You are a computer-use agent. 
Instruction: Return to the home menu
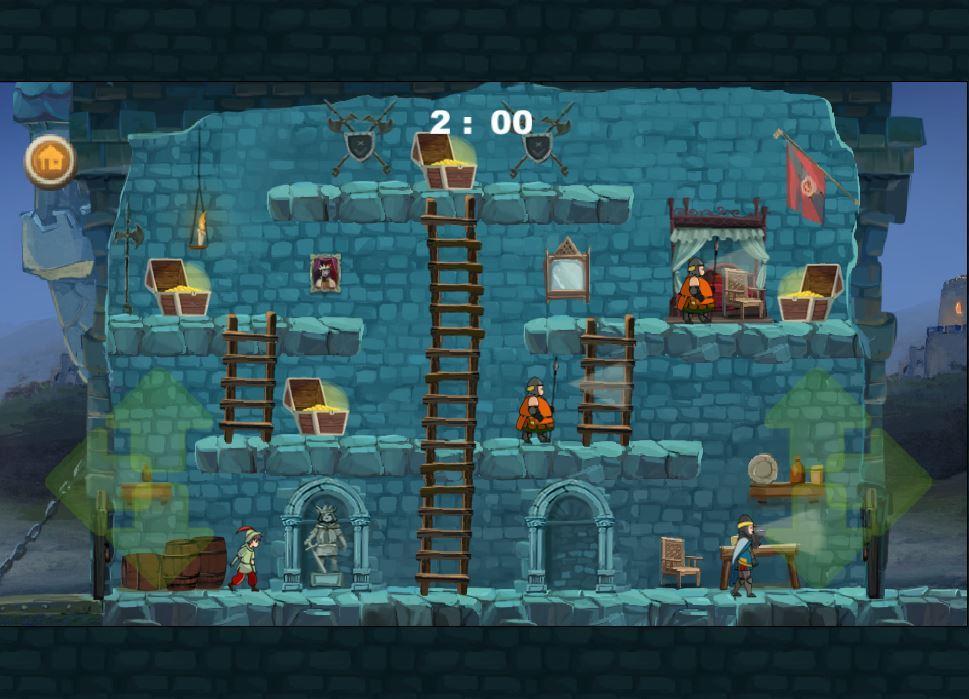[x=50, y=159]
